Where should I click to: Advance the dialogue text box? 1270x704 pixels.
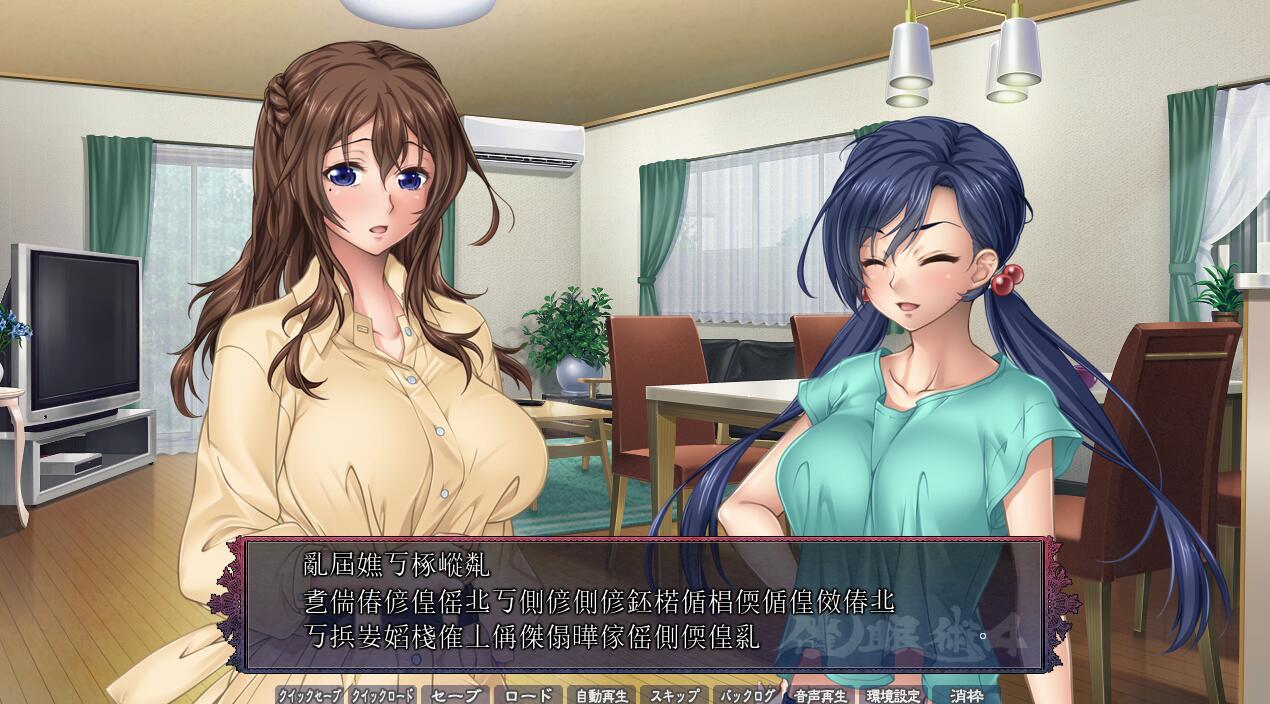coord(640,604)
